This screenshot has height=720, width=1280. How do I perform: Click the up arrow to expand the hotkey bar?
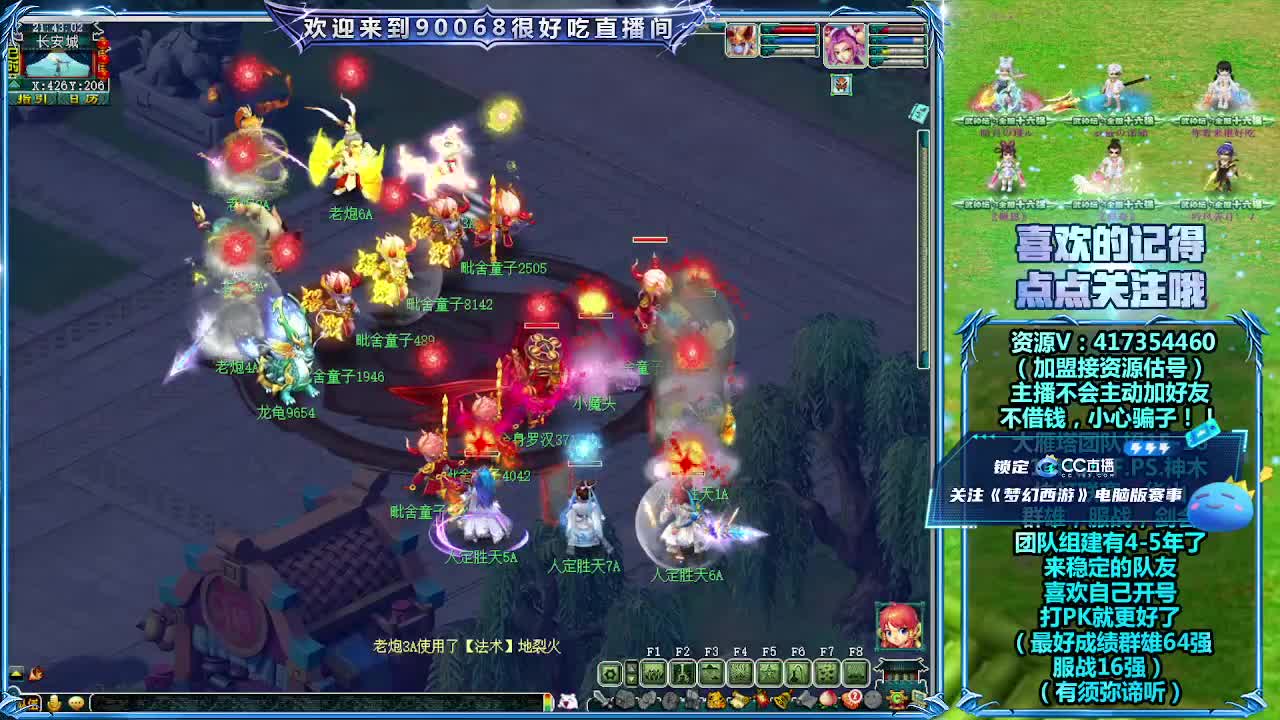(x=630, y=666)
